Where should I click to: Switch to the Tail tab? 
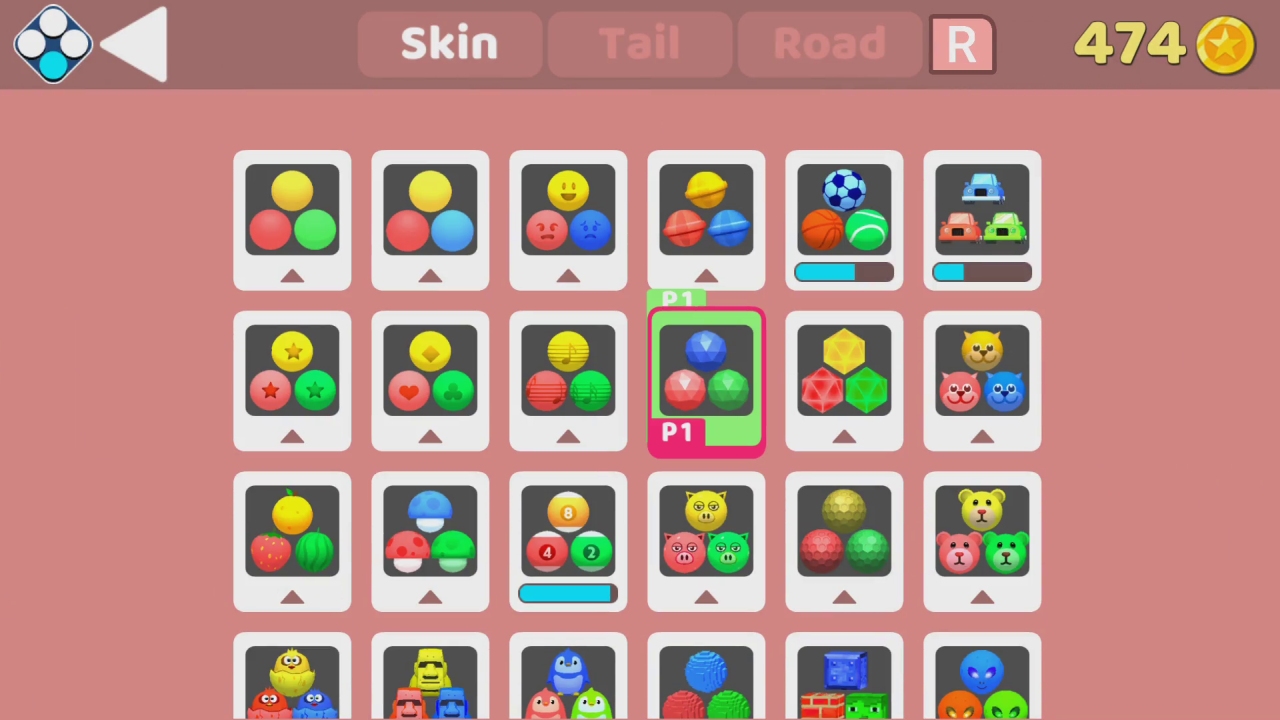(640, 43)
